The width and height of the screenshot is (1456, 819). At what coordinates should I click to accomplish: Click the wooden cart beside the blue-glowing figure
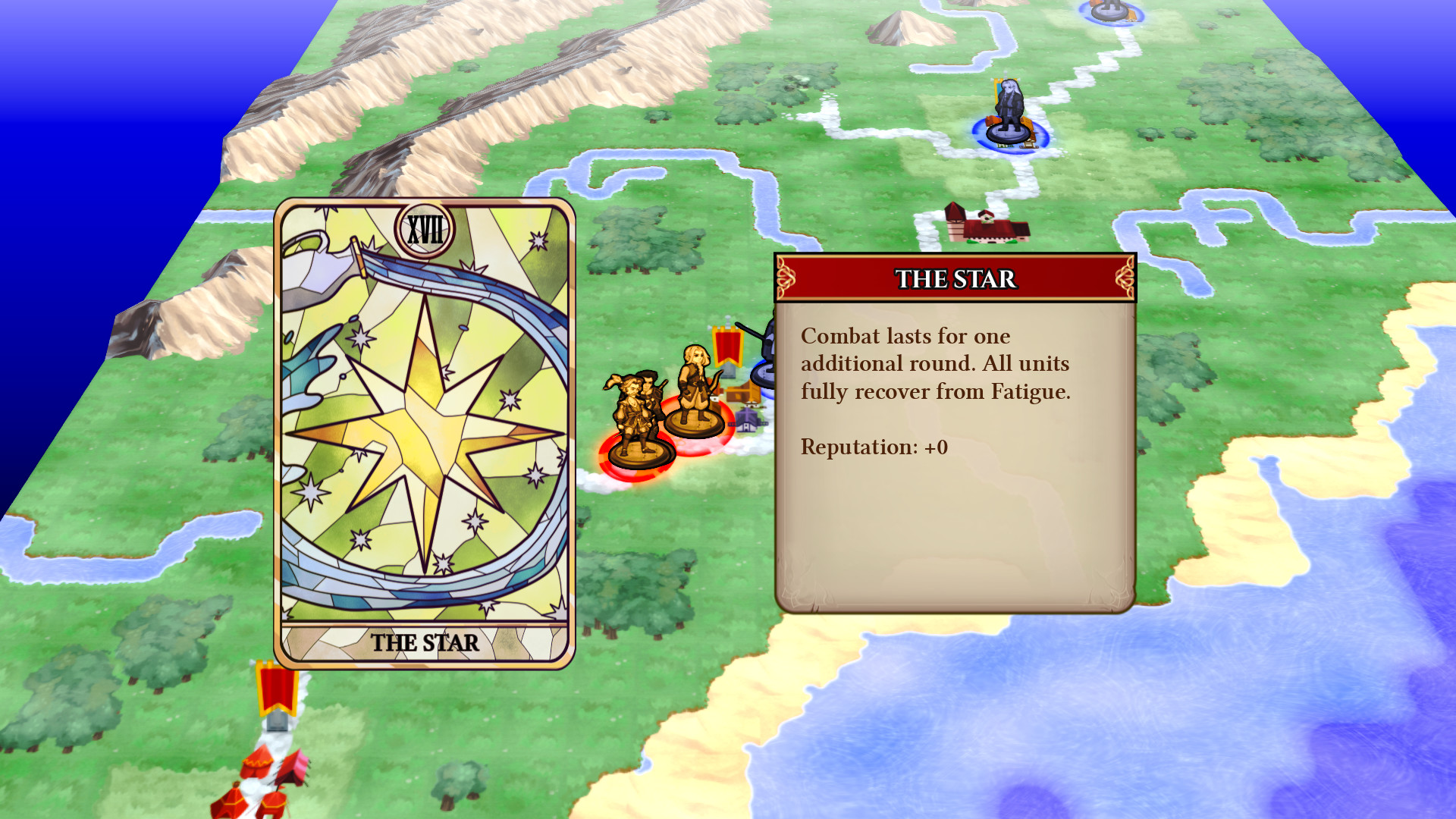(x=1028, y=144)
